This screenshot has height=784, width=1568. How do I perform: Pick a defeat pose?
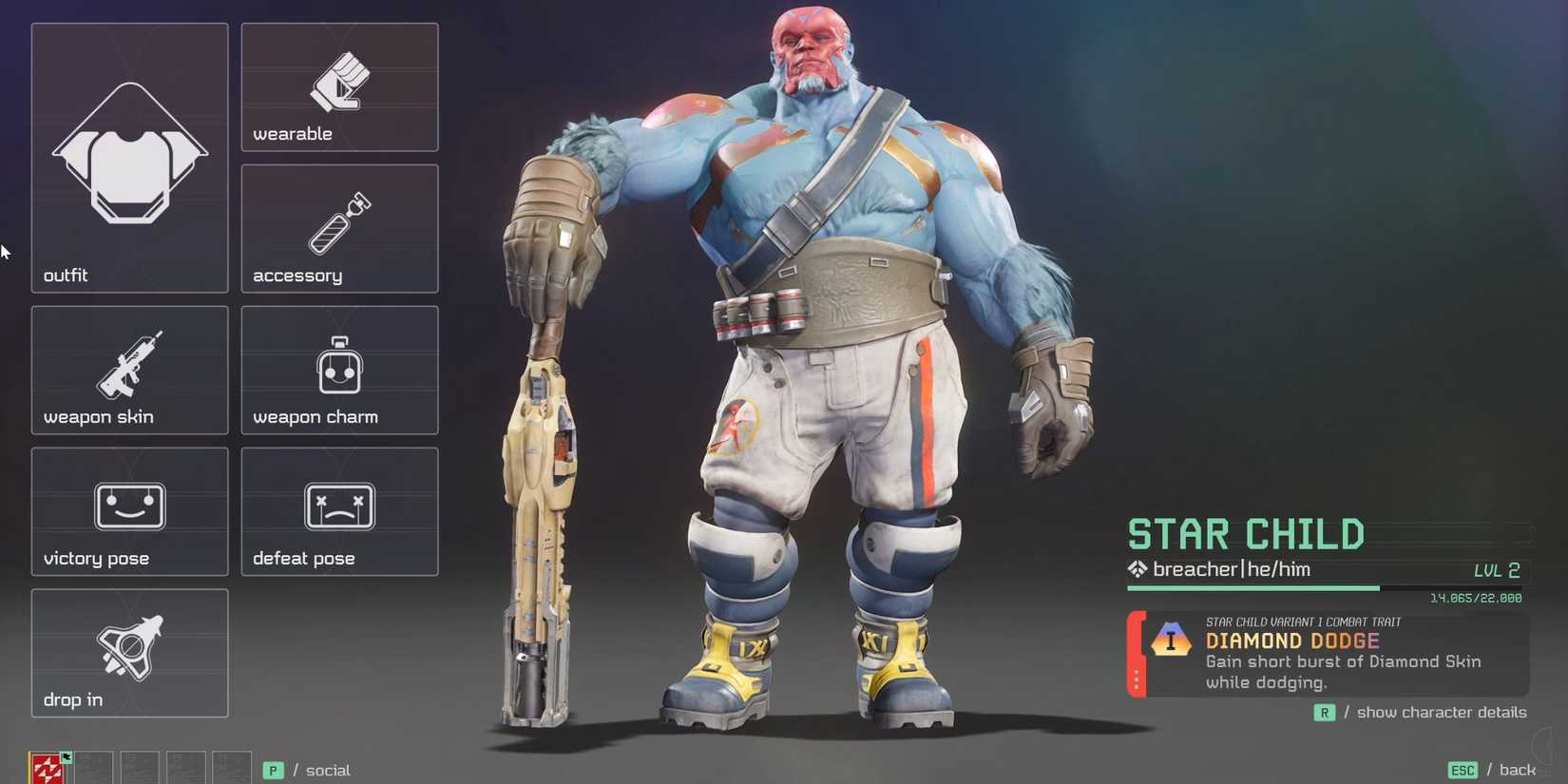338,511
